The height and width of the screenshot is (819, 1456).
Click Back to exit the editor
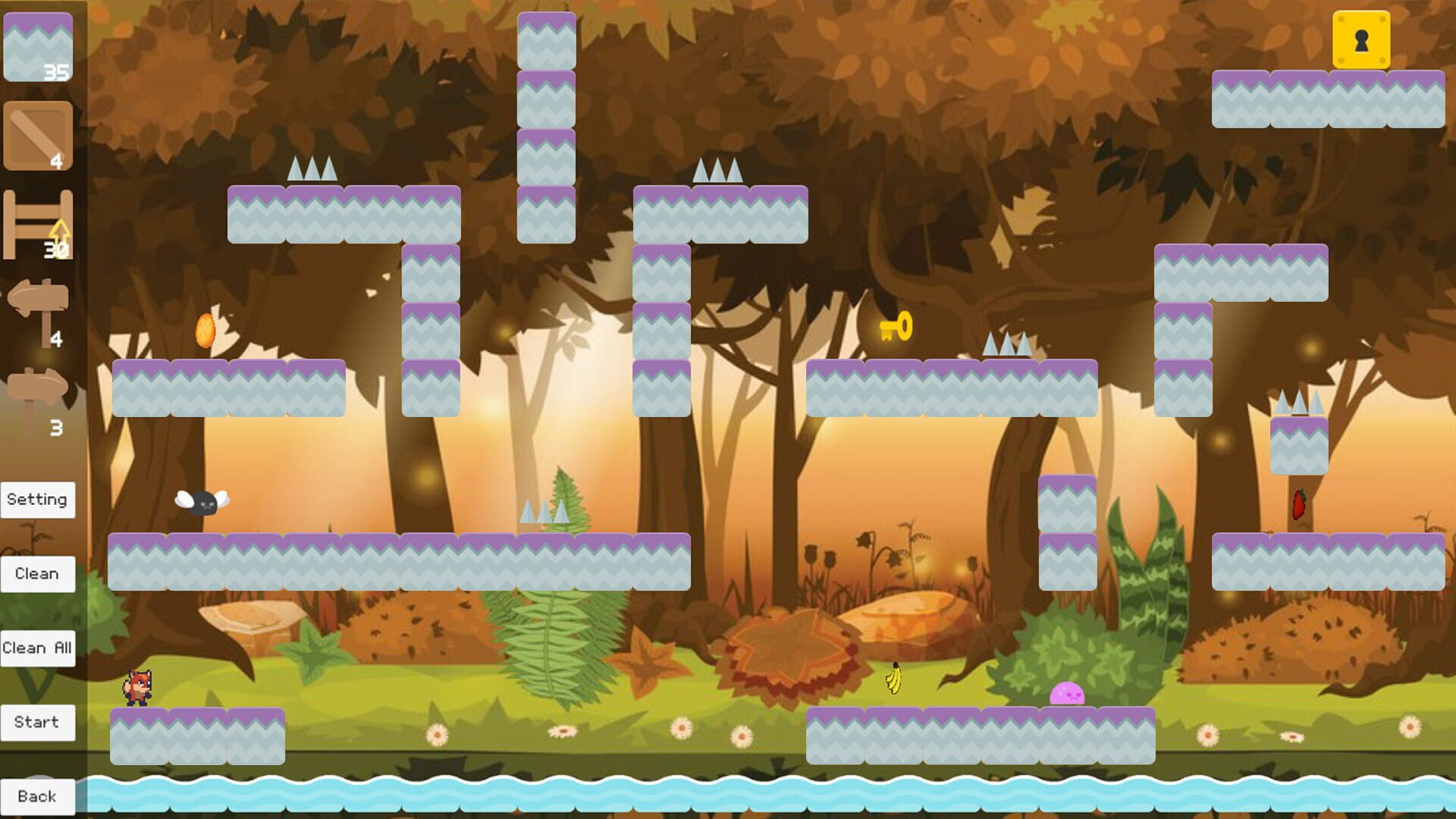pyautogui.click(x=38, y=796)
